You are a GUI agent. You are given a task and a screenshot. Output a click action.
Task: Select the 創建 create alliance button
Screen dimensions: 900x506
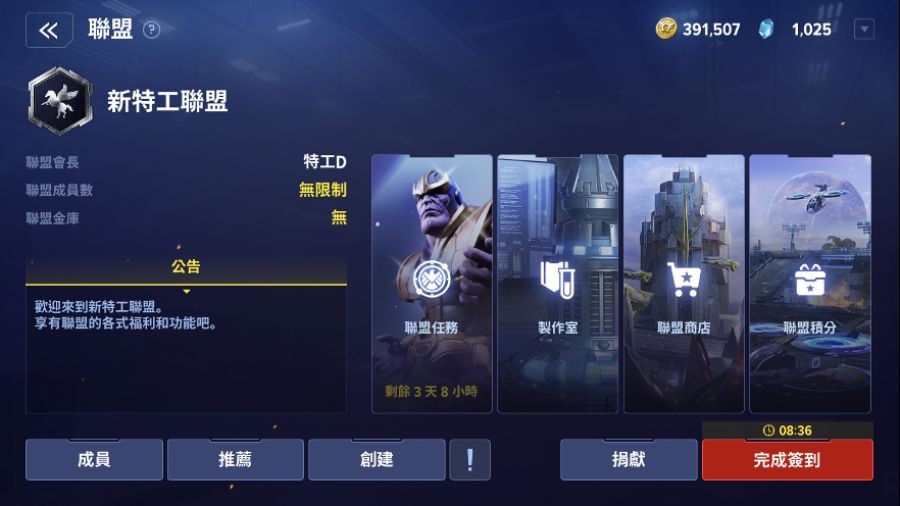coord(376,460)
